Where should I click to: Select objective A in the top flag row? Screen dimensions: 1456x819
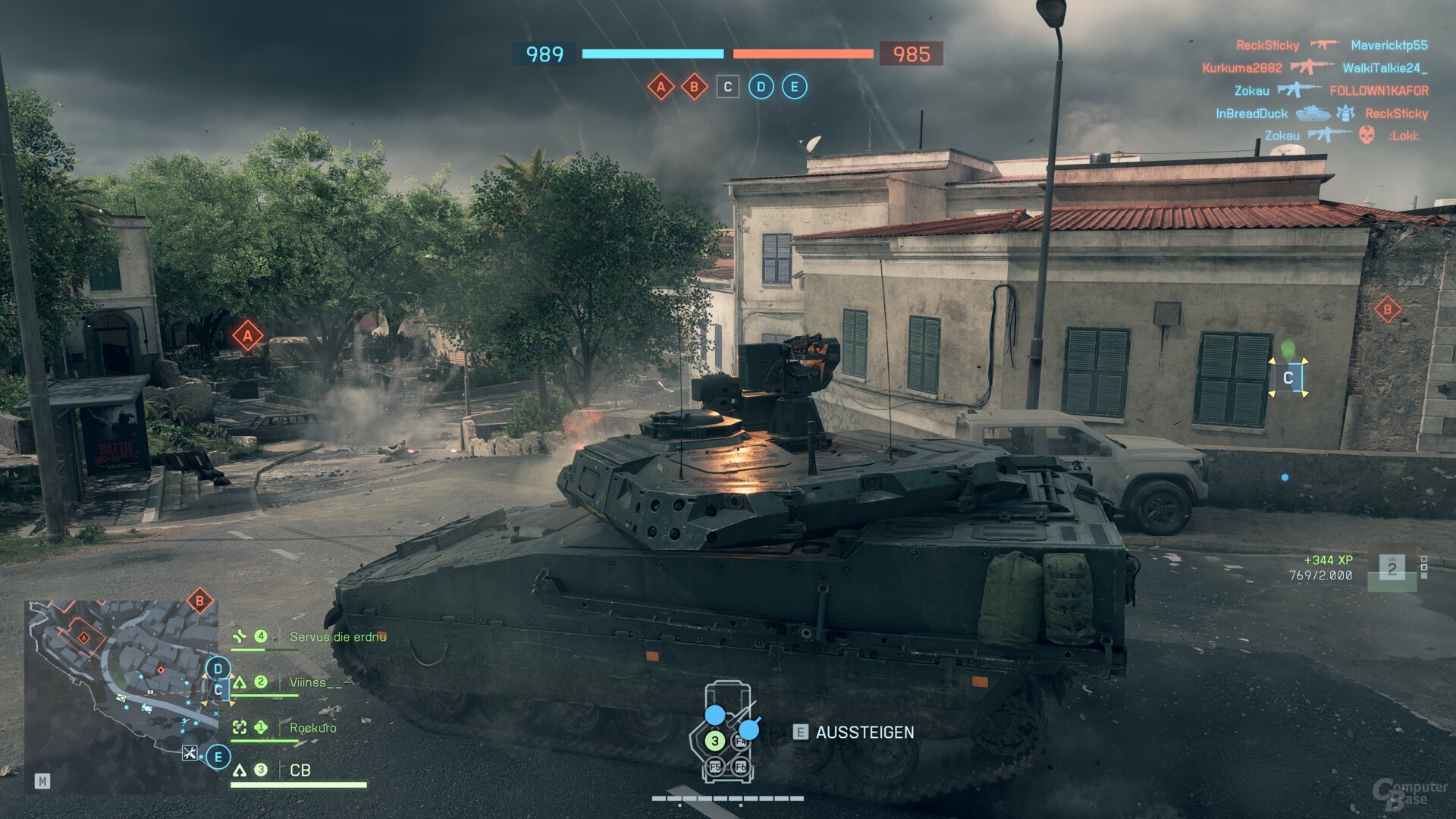tap(661, 86)
